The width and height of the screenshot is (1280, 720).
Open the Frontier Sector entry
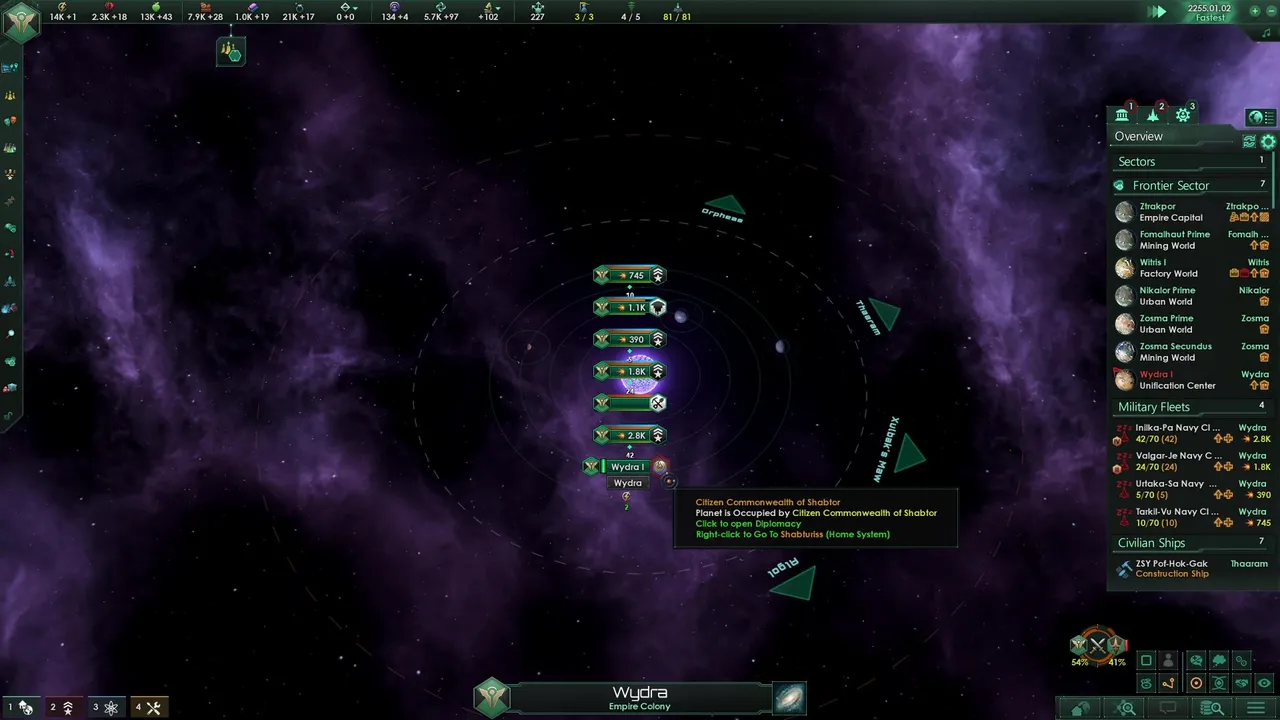coord(1170,185)
